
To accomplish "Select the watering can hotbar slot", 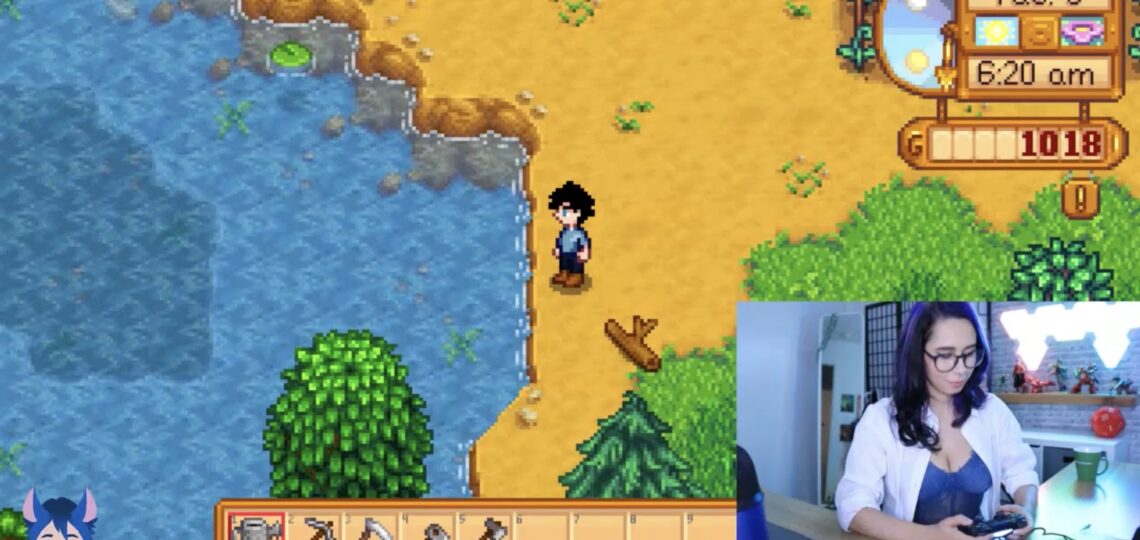I will [x=256, y=527].
